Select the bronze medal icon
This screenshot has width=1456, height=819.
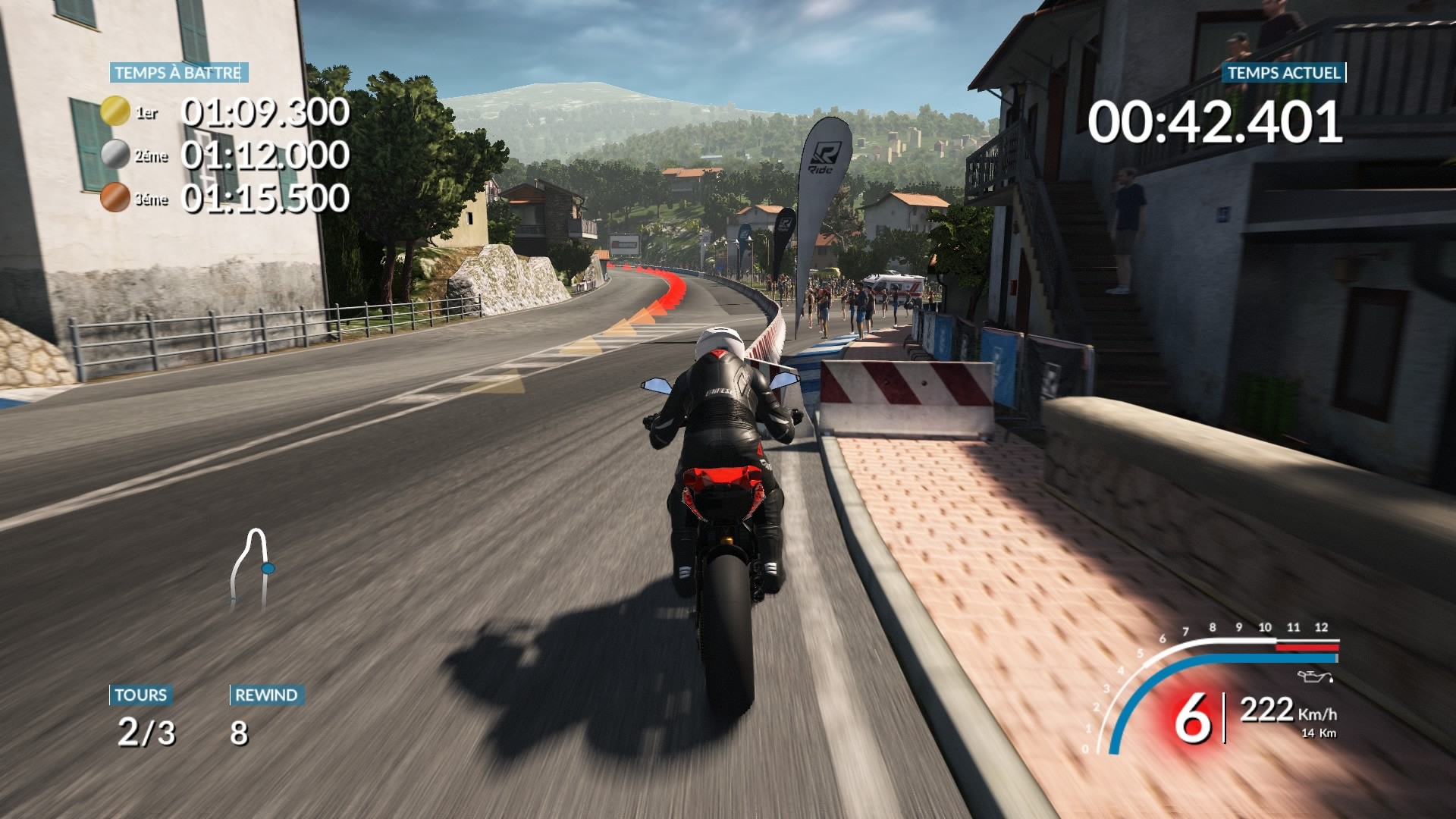[x=115, y=198]
